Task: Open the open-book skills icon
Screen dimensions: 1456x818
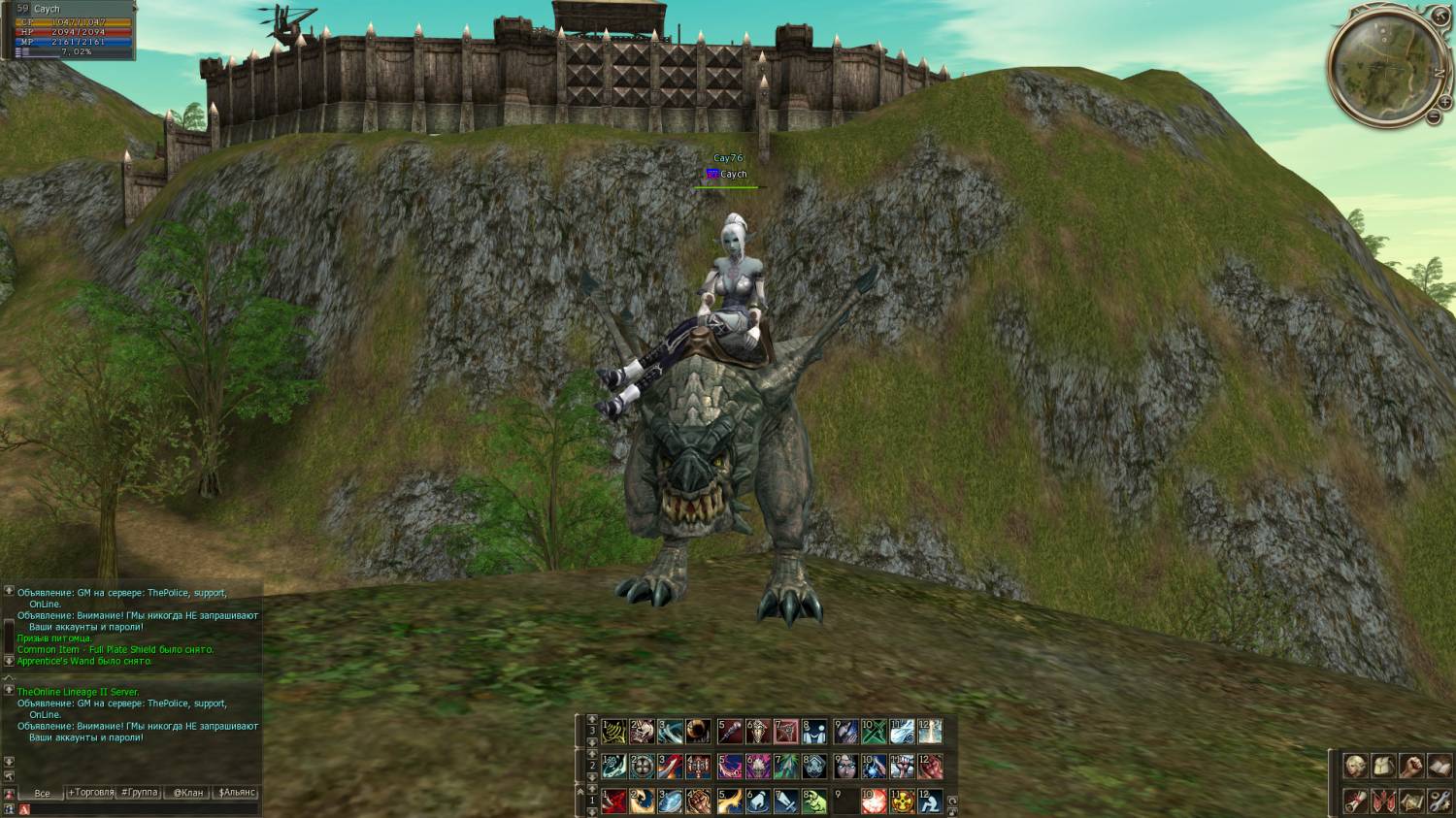Action: [x=1439, y=766]
